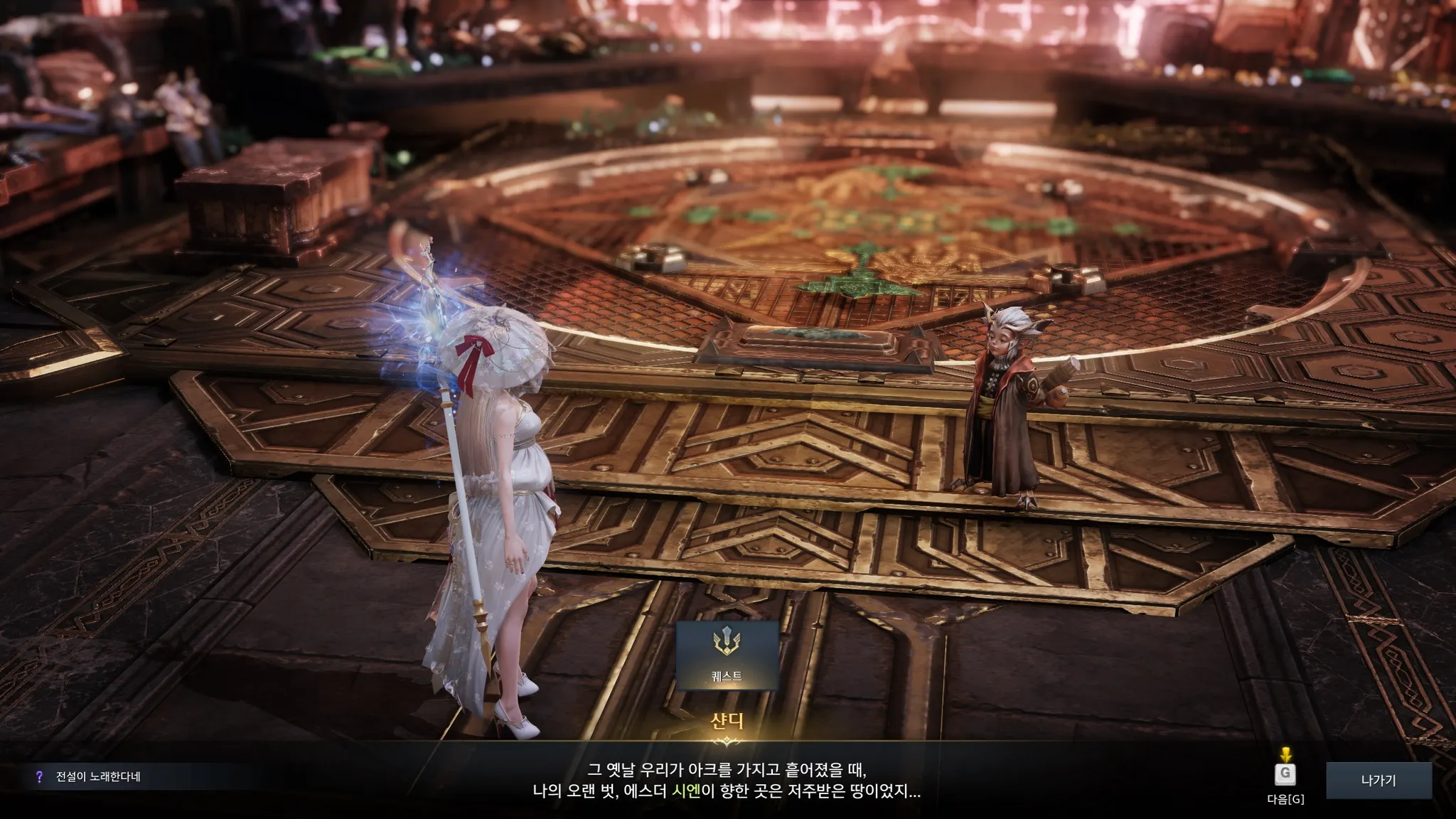This screenshot has height=819, width=1456.
Task: Select the 전설이 노래한다네 quest entry
Action: [98, 777]
